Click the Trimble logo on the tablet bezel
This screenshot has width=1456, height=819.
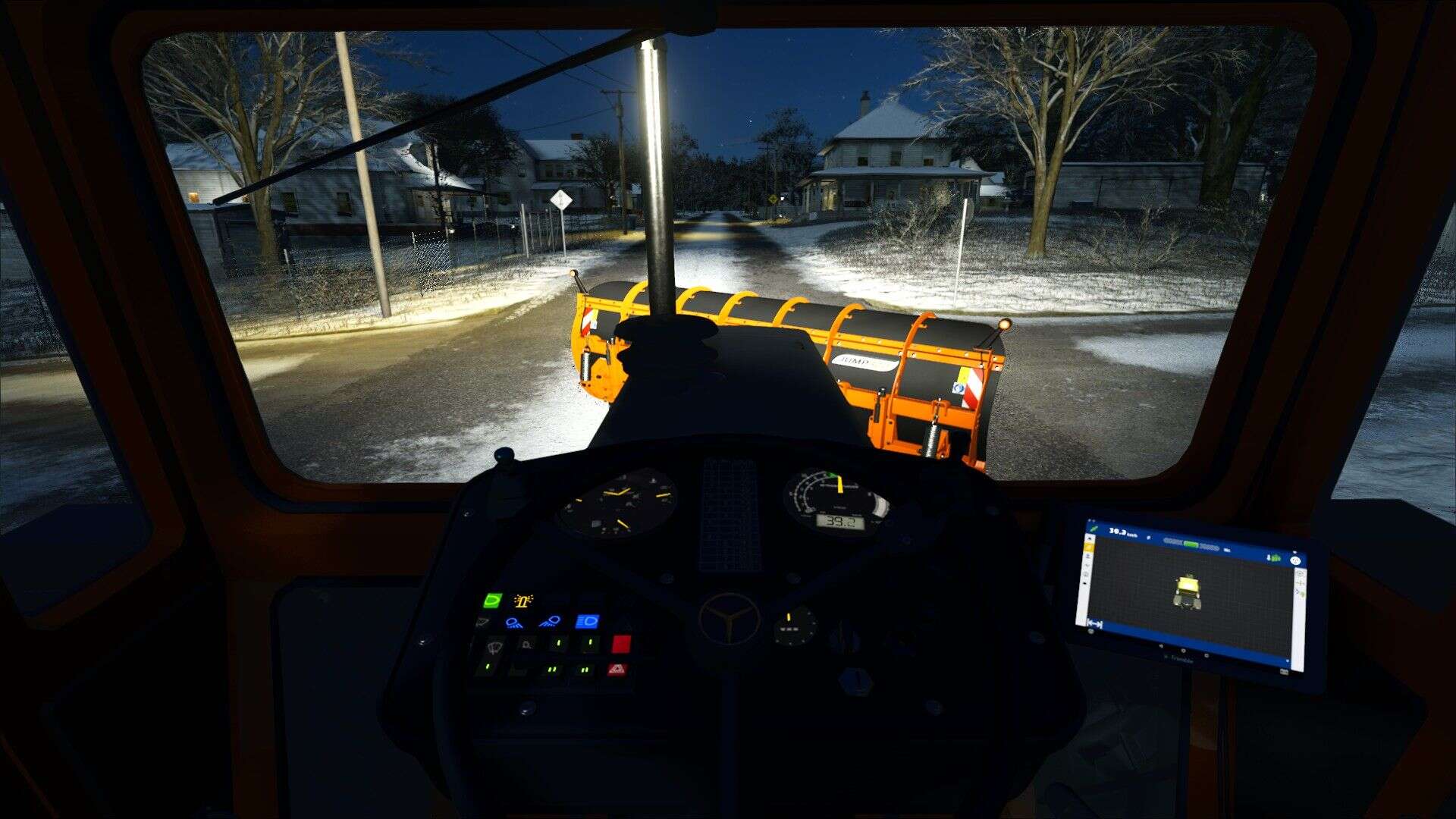(1178, 657)
